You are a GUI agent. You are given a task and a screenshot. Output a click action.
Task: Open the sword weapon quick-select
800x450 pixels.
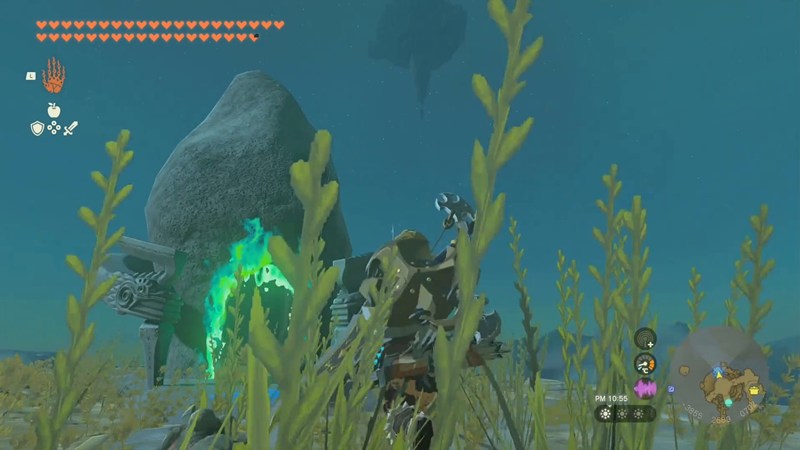70,128
